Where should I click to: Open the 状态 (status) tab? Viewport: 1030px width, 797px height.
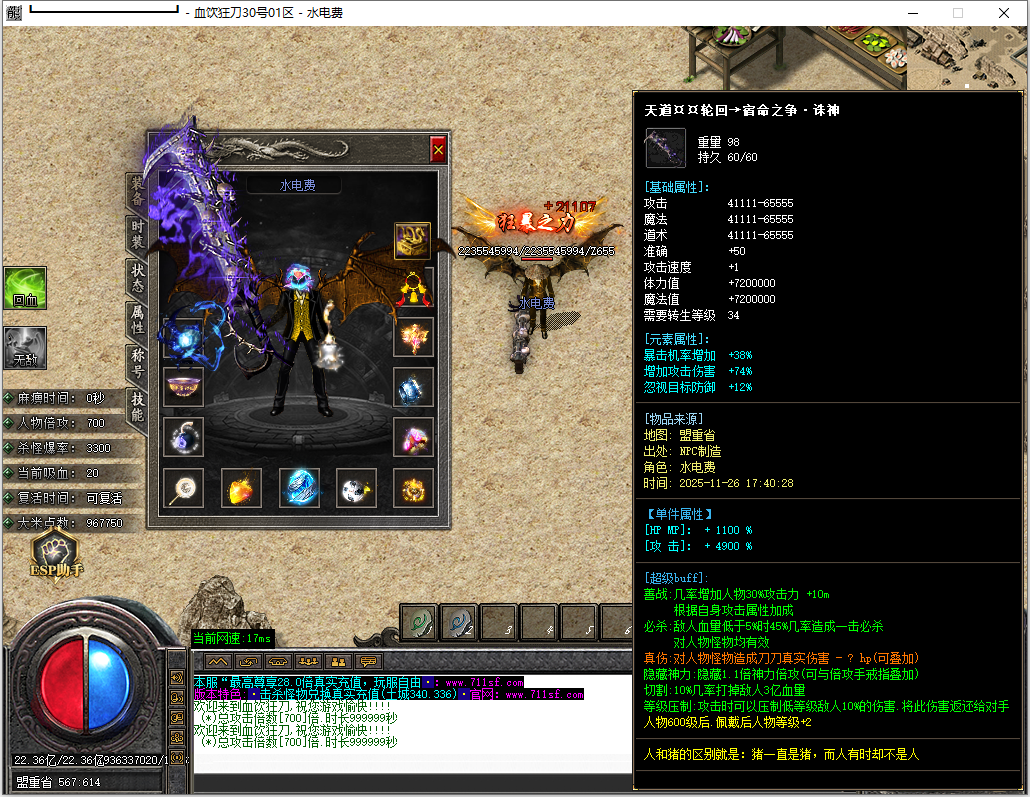point(137,277)
